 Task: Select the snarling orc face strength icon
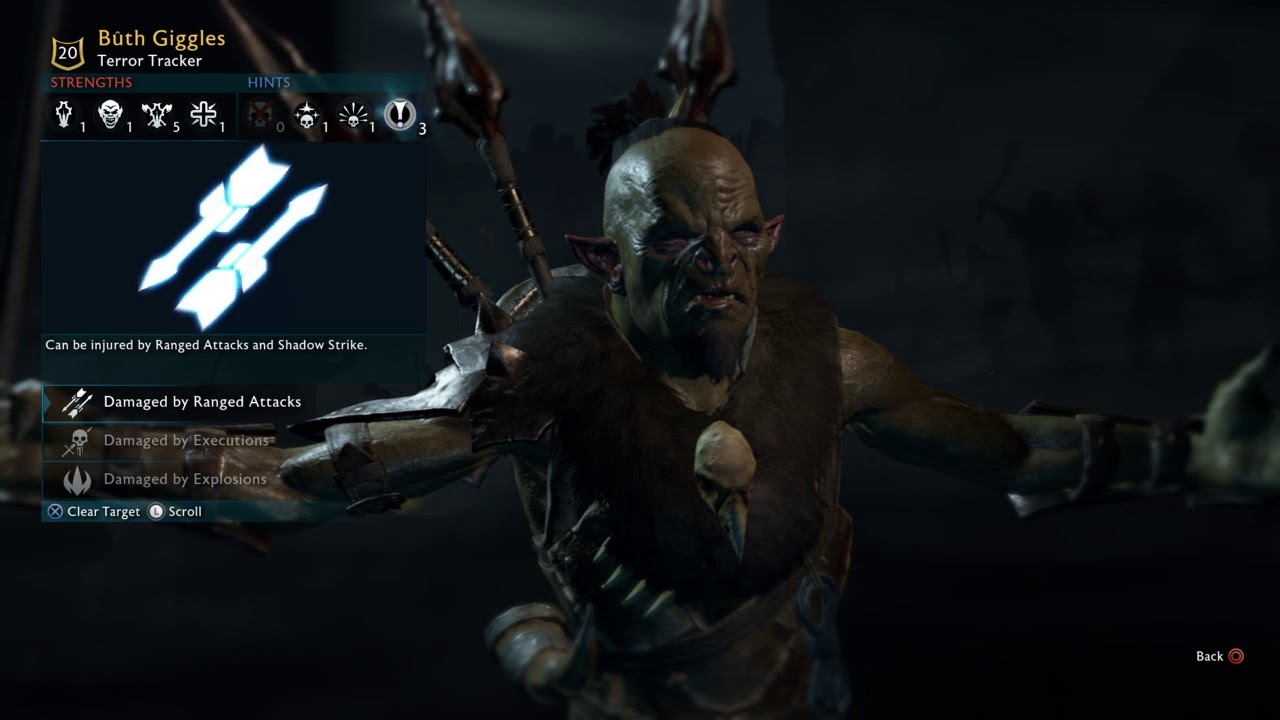pyautogui.click(x=110, y=116)
